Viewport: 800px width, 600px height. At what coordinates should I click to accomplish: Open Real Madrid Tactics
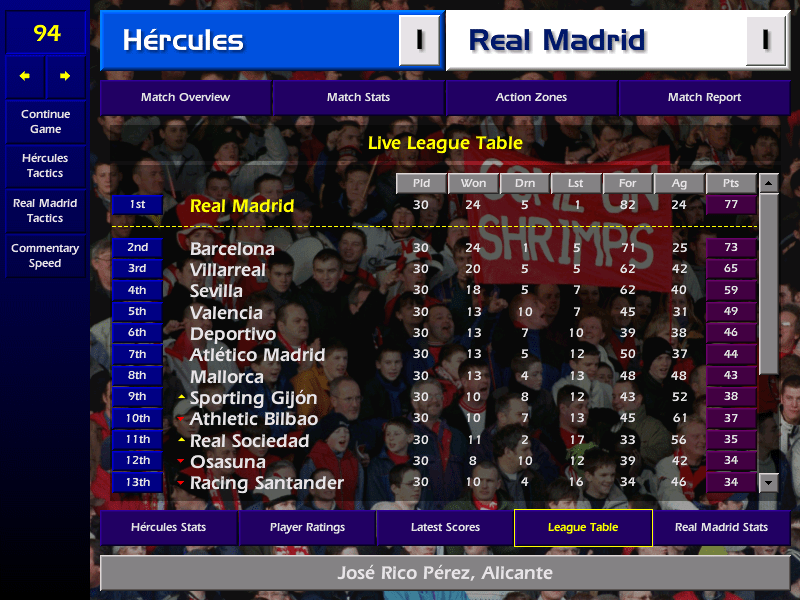click(45, 211)
